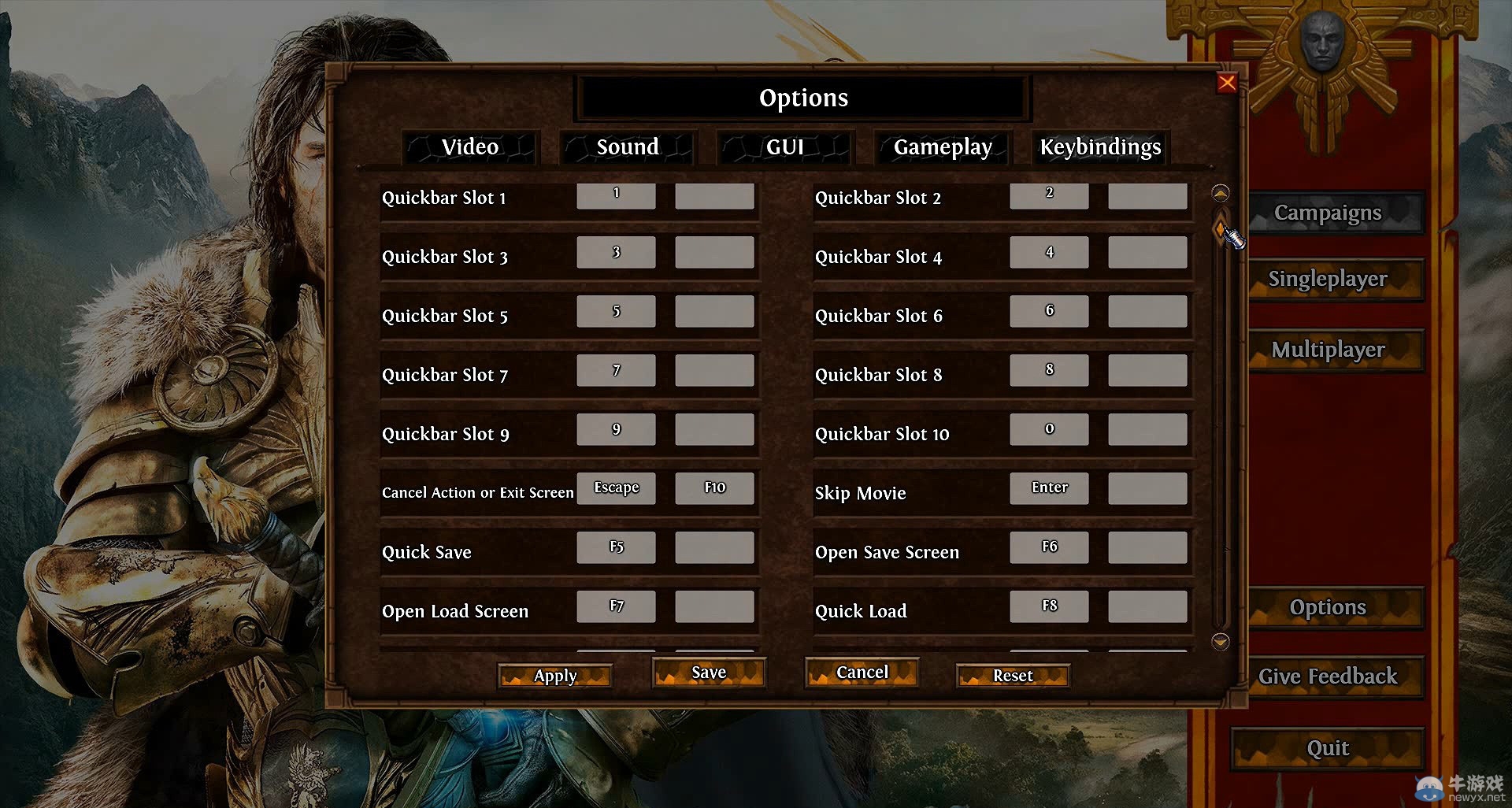1512x808 pixels.
Task: Switch to the Gameplay tab
Action: point(942,147)
